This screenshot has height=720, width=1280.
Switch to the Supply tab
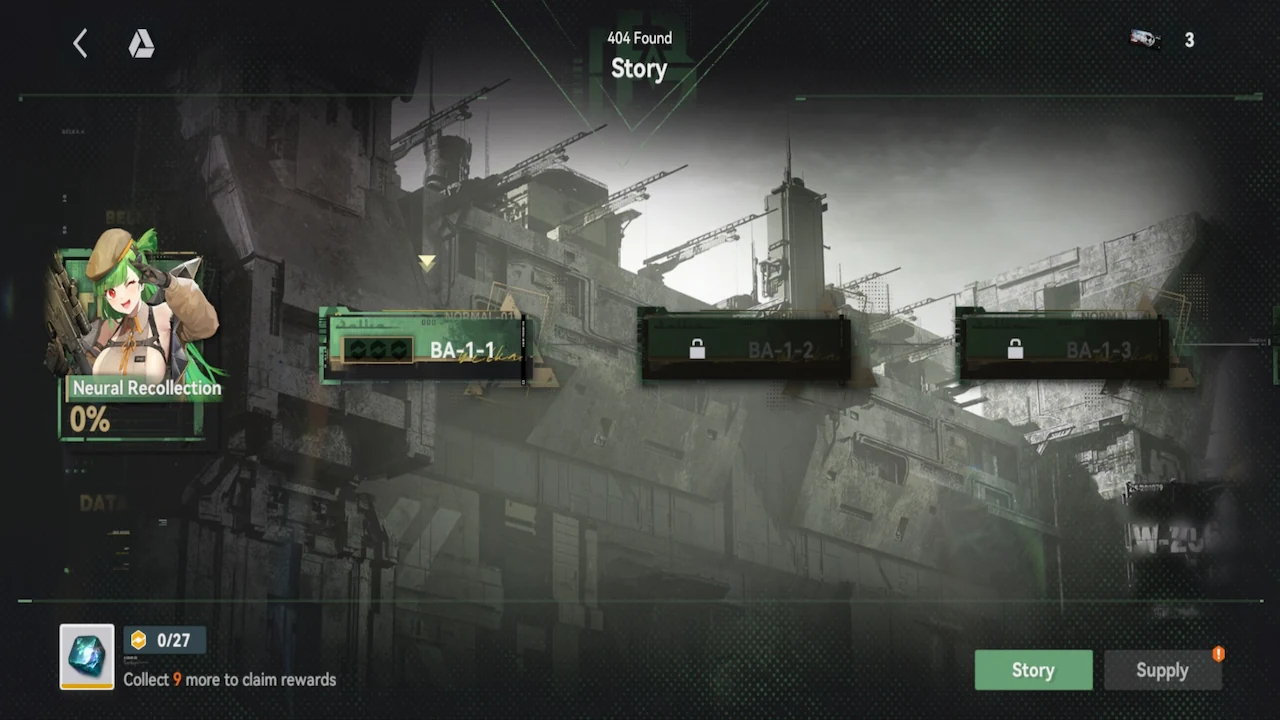pos(1162,670)
